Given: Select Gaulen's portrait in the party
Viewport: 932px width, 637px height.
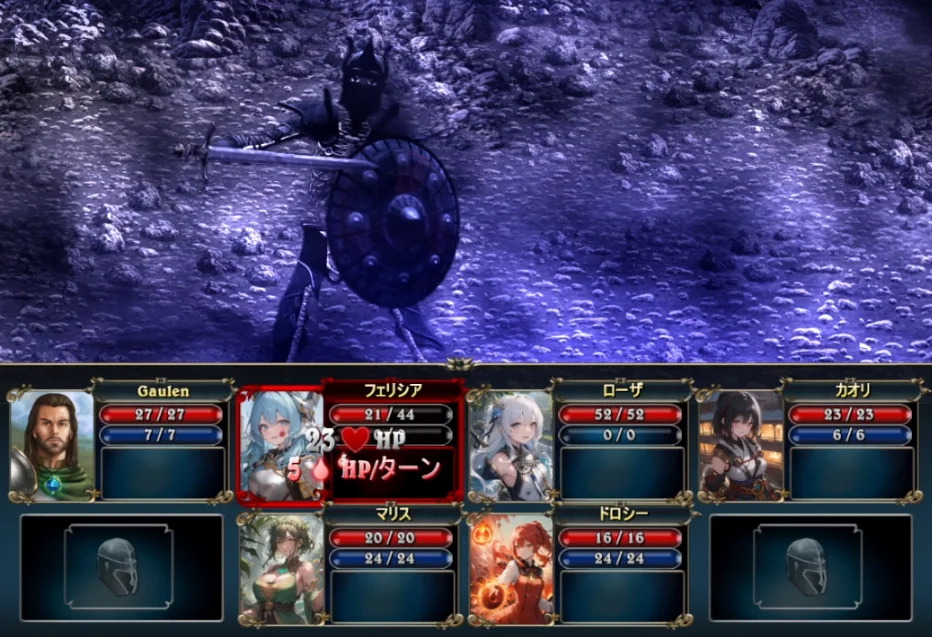Looking at the screenshot, I should click(51, 444).
